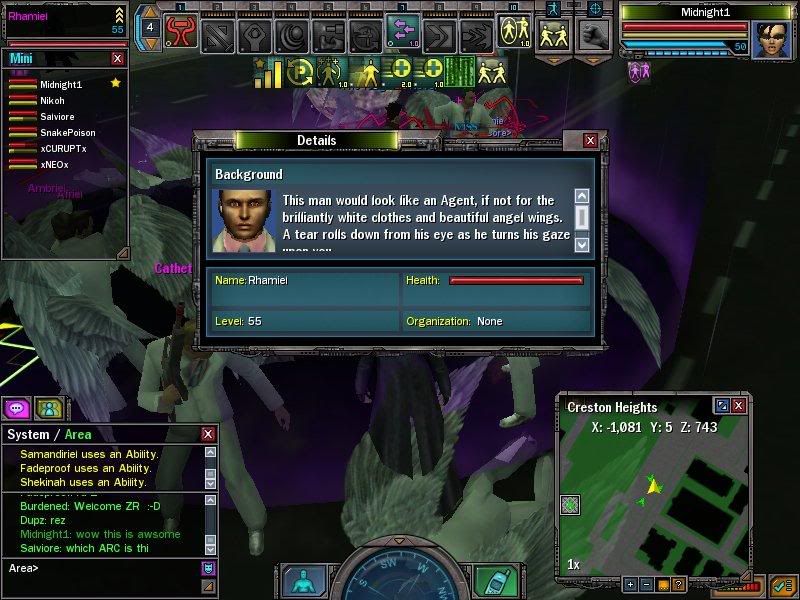Open the team members icon above chat
Image resolution: width=800 pixels, height=600 pixels.
click(48, 407)
